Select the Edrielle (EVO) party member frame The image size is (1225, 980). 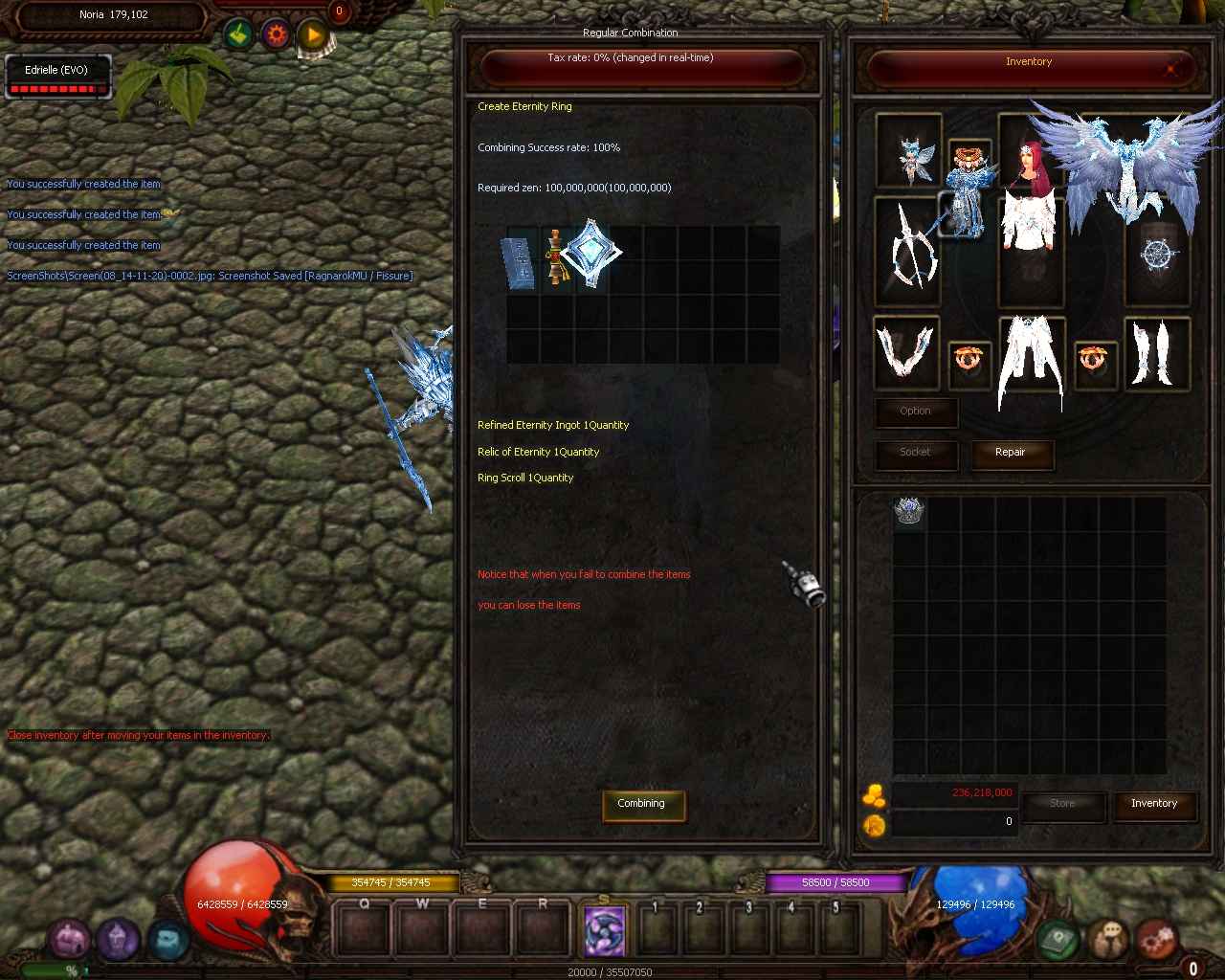57,77
